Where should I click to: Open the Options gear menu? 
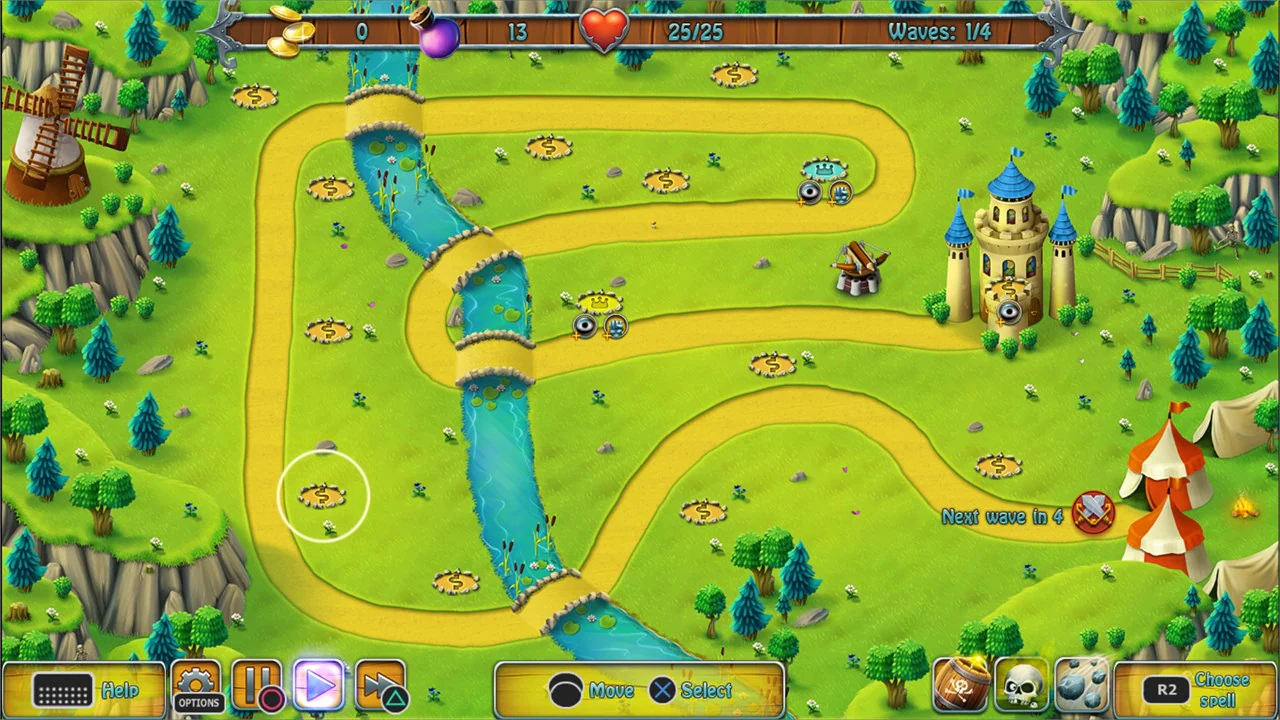click(x=197, y=686)
